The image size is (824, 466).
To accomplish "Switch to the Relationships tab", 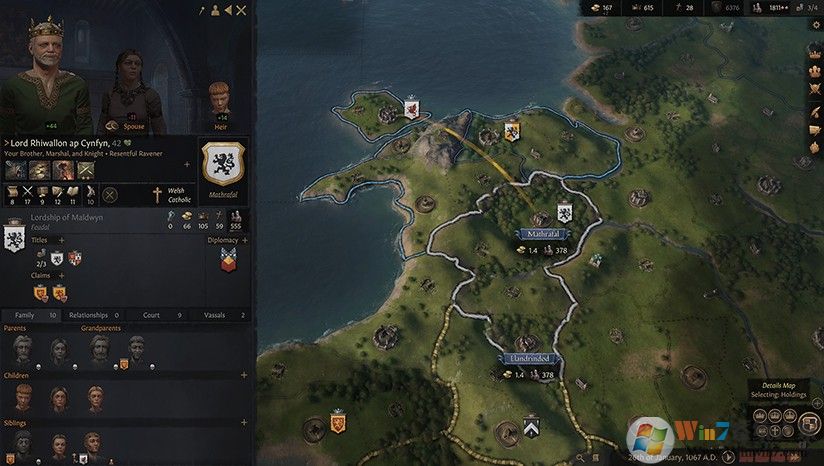I will [95, 314].
